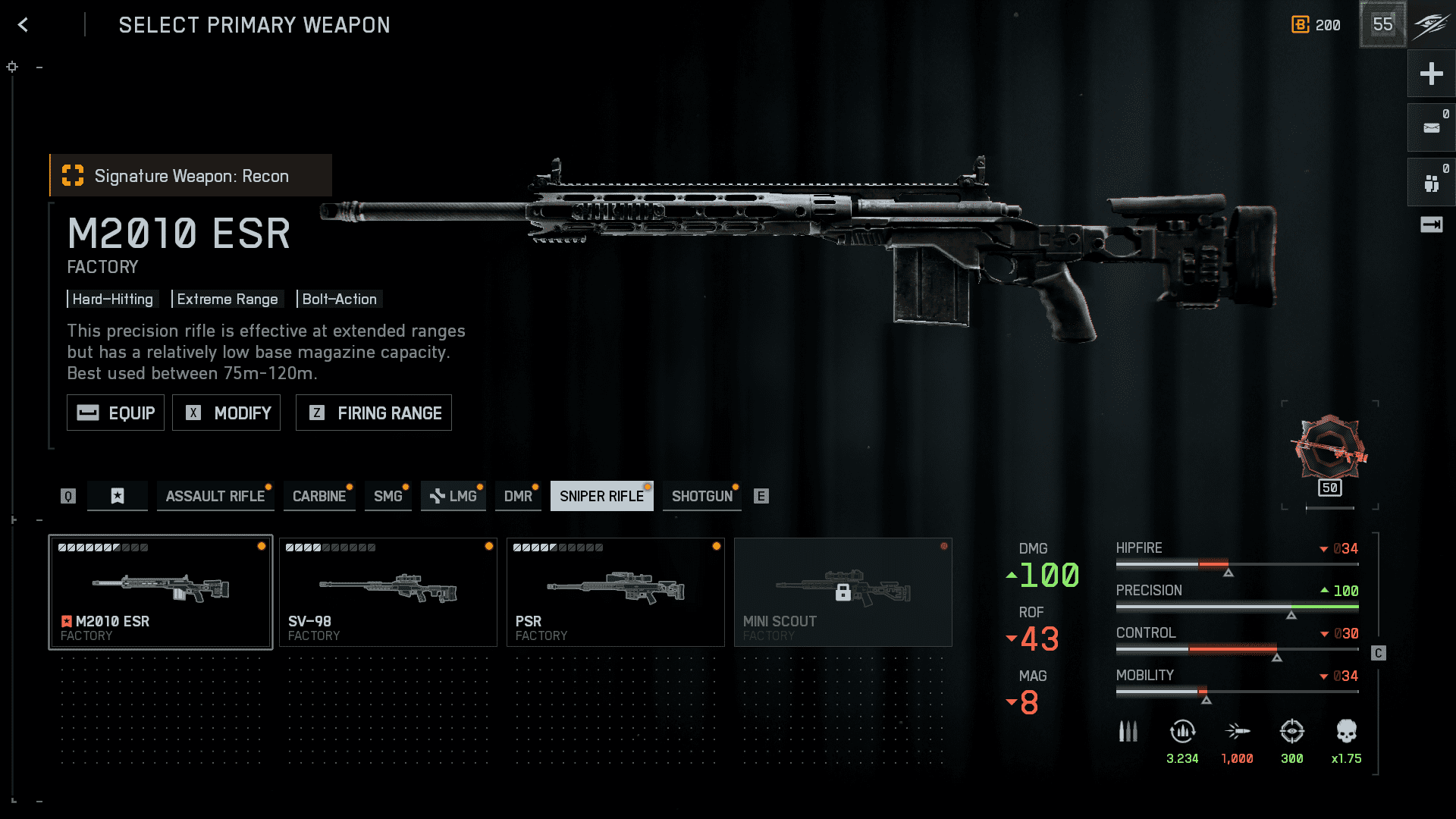The image size is (1456, 819).
Task: Select the M2010 ESR weapon tile
Action: click(x=161, y=592)
